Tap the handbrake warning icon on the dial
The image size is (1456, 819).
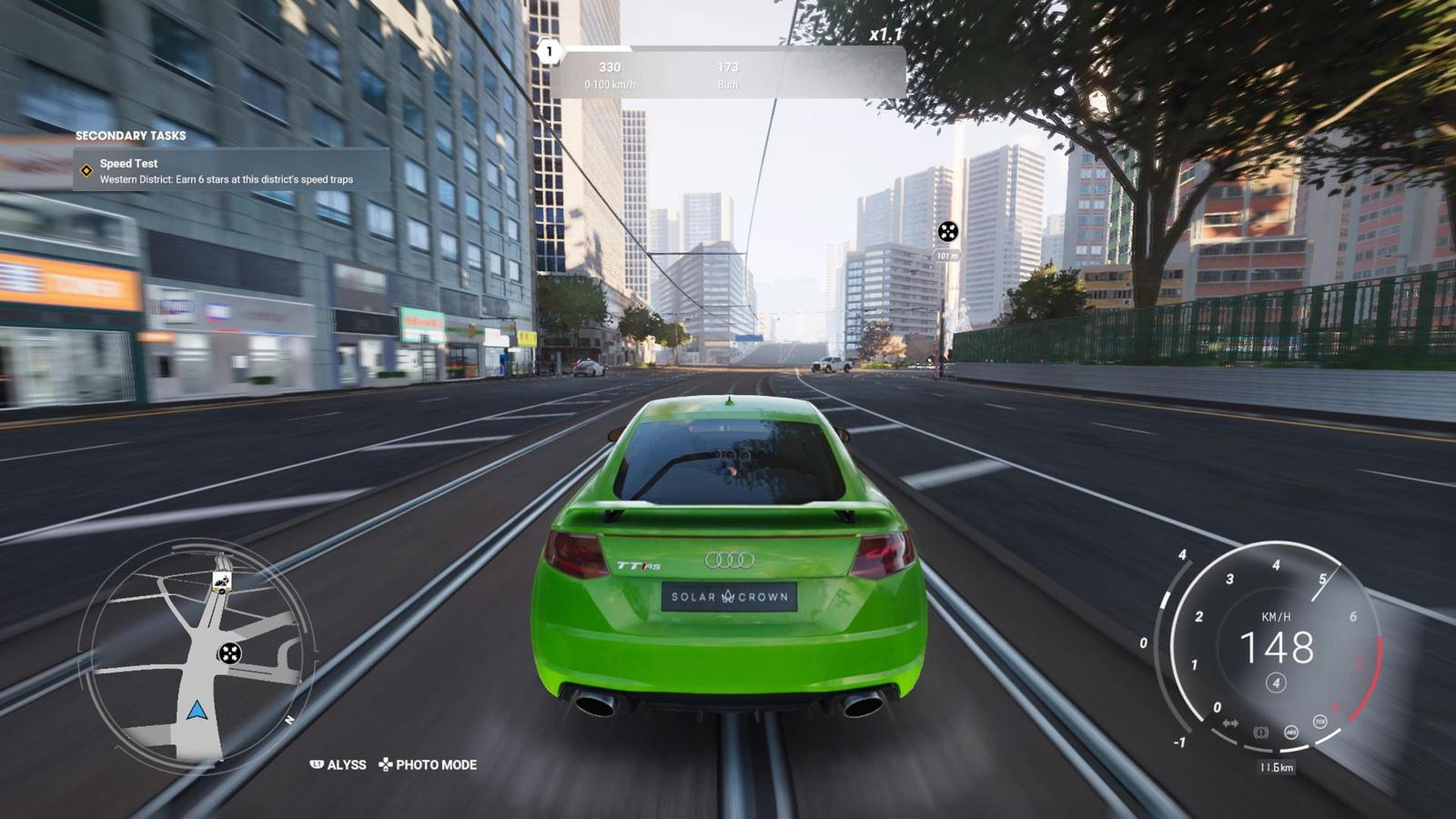tap(1260, 733)
